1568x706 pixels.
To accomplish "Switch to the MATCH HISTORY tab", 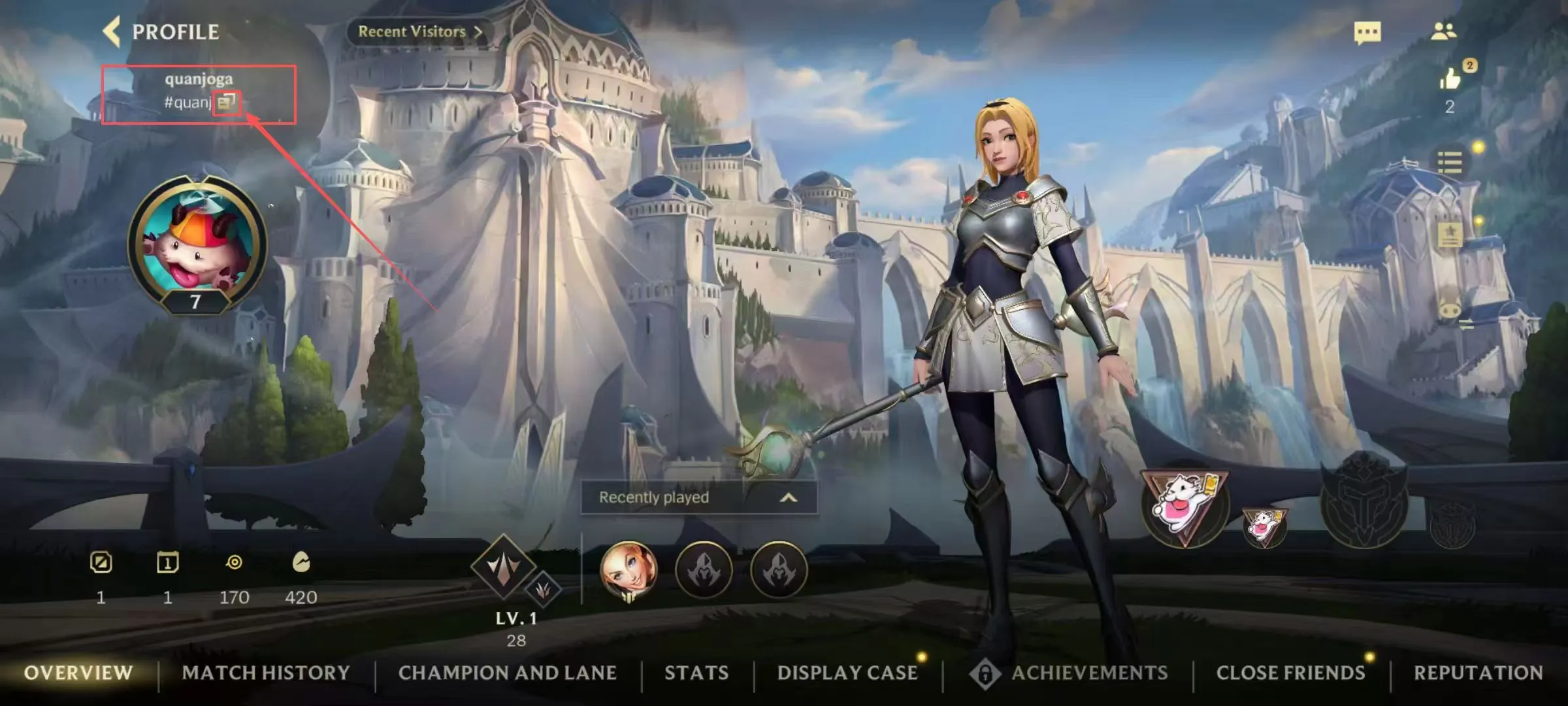I will coord(266,673).
